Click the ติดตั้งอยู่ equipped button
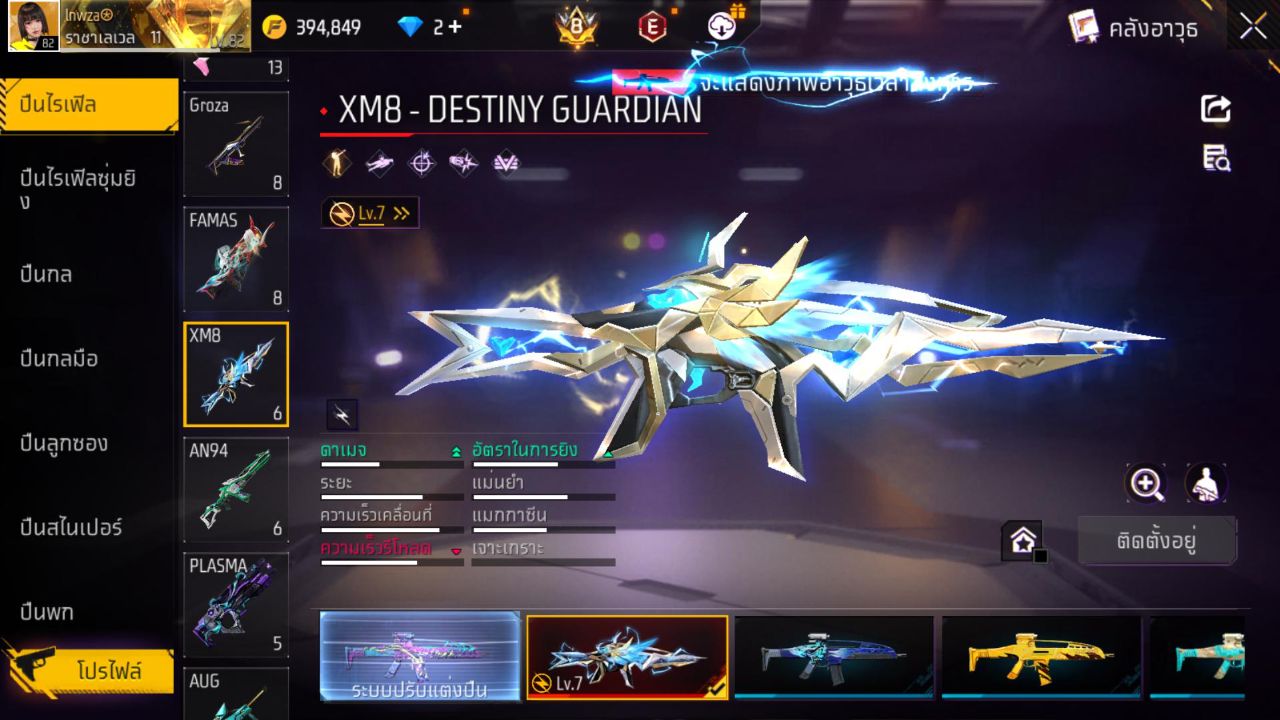 tap(1157, 541)
